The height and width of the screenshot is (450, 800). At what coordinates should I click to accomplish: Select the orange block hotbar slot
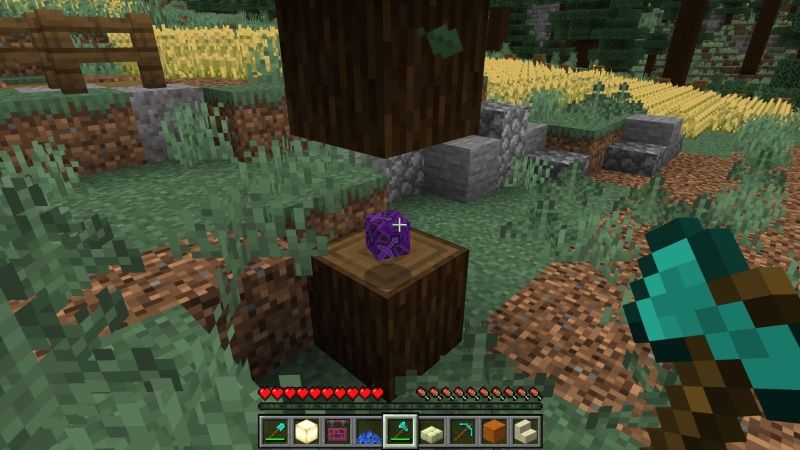(x=494, y=432)
